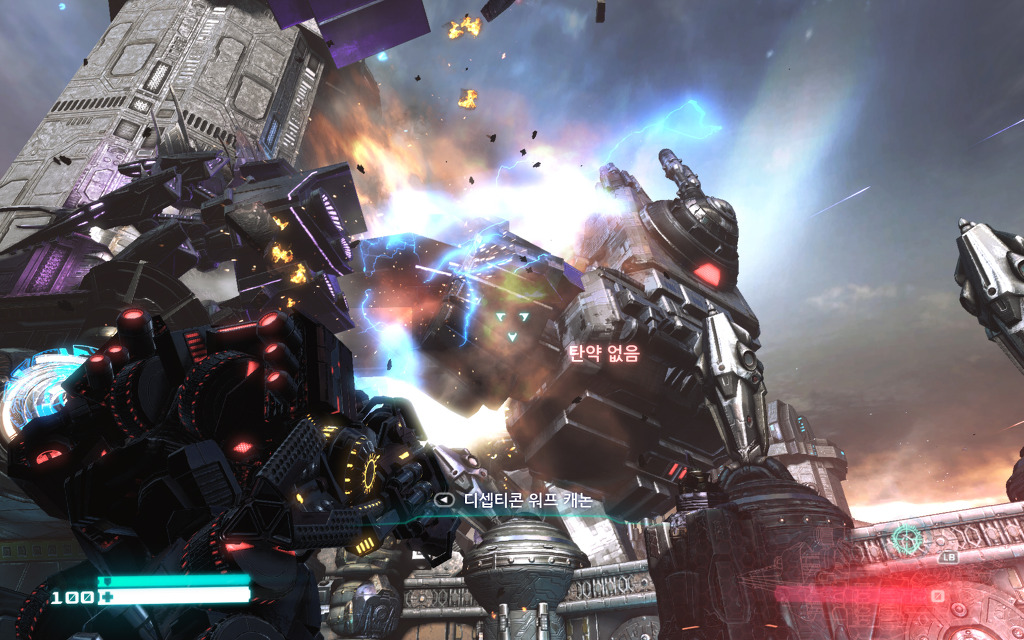
Task: Select the green gear-shaped ability icon
Action: tap(906, 540)
